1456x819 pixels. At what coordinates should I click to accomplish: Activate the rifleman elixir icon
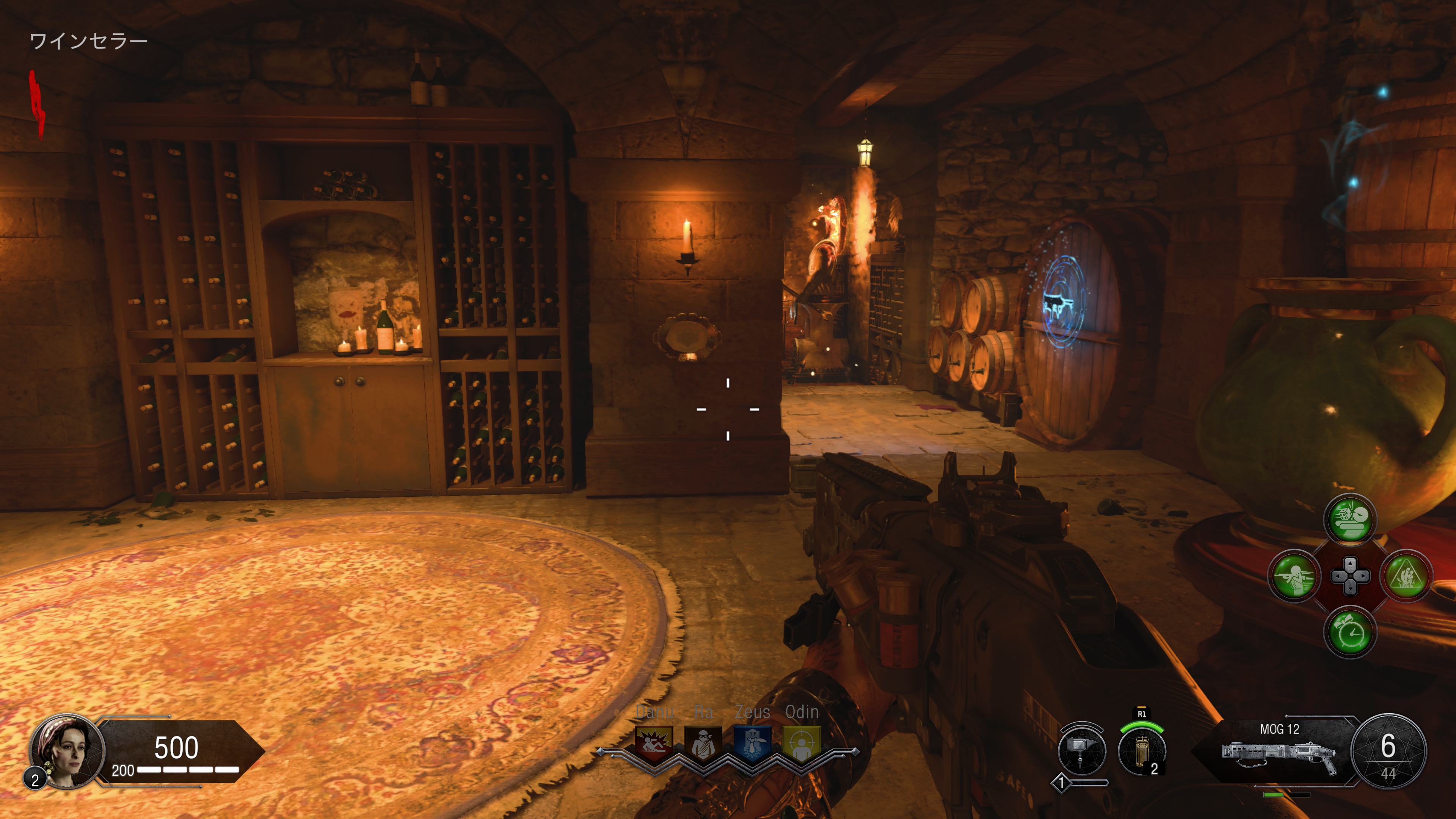pyautogui.click(x=1294, y=576)
